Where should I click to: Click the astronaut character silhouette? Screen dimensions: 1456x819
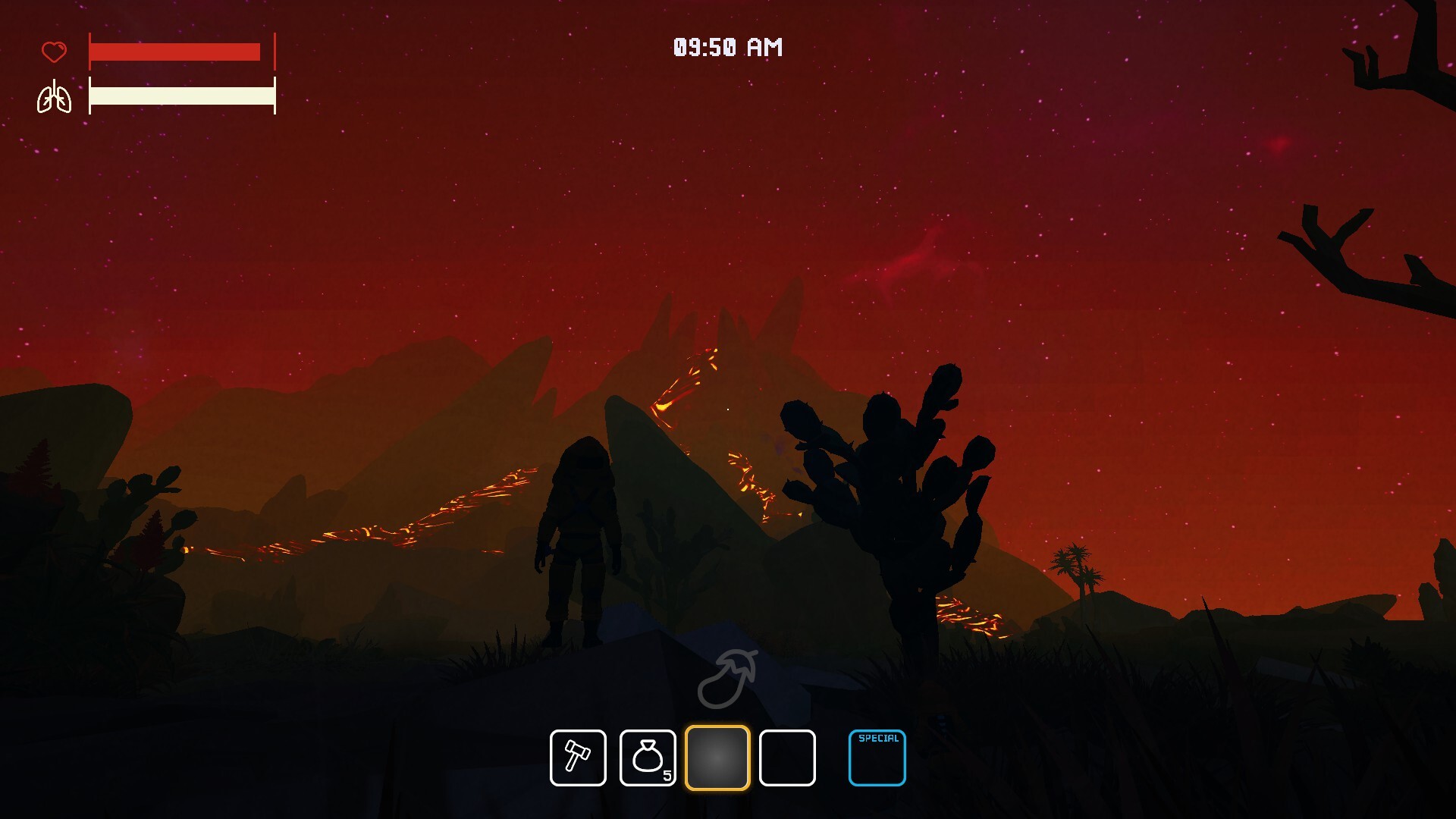click(x=580, y=538)
